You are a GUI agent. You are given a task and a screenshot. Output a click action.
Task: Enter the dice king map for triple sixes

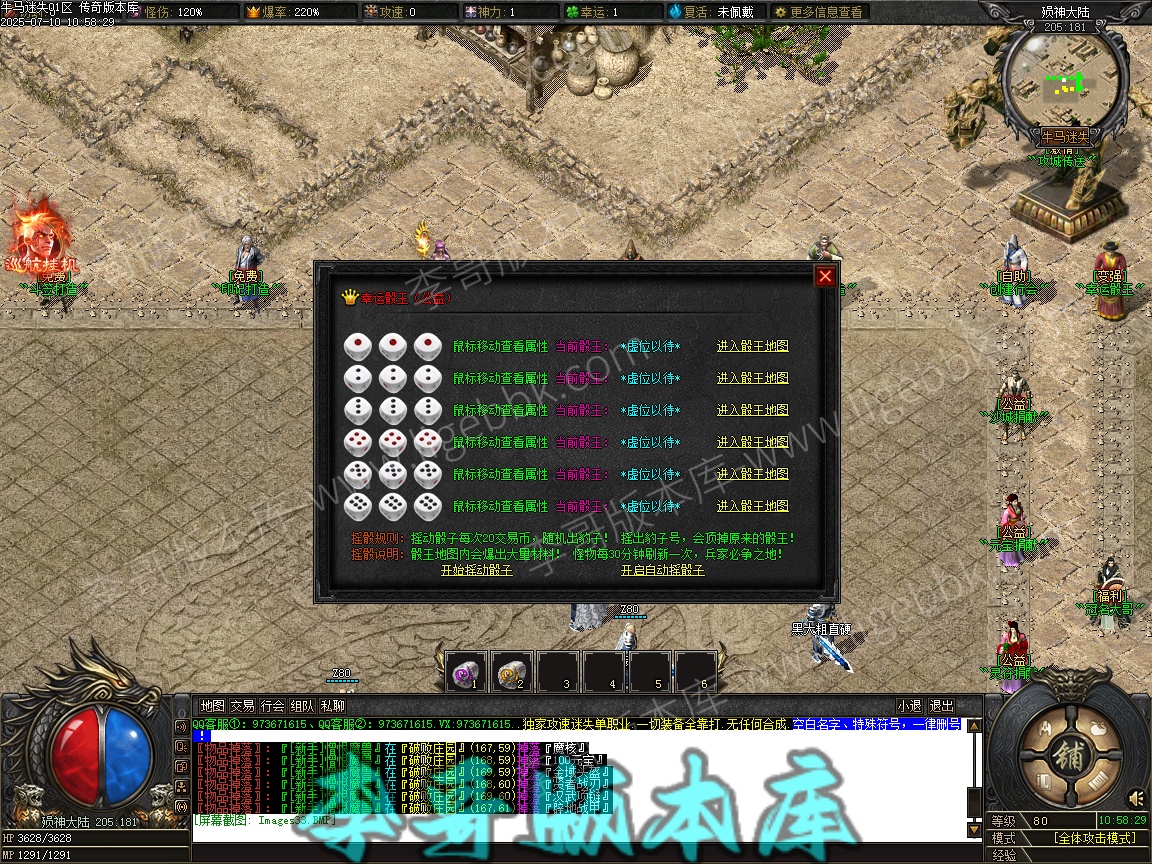pos(752,506)
